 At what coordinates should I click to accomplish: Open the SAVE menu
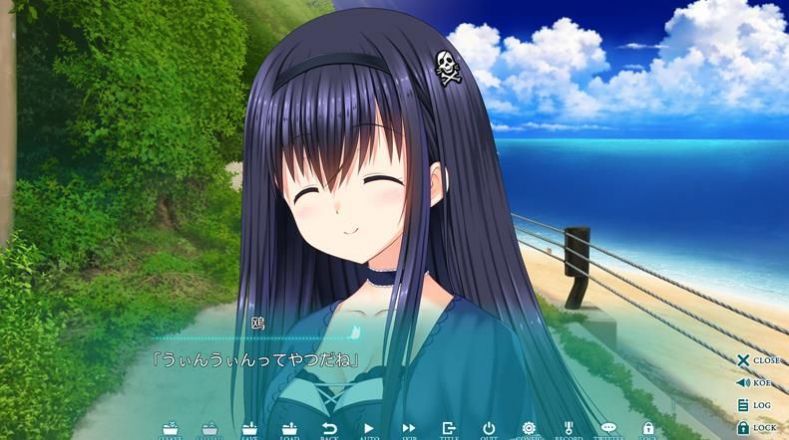coord(249,430)
